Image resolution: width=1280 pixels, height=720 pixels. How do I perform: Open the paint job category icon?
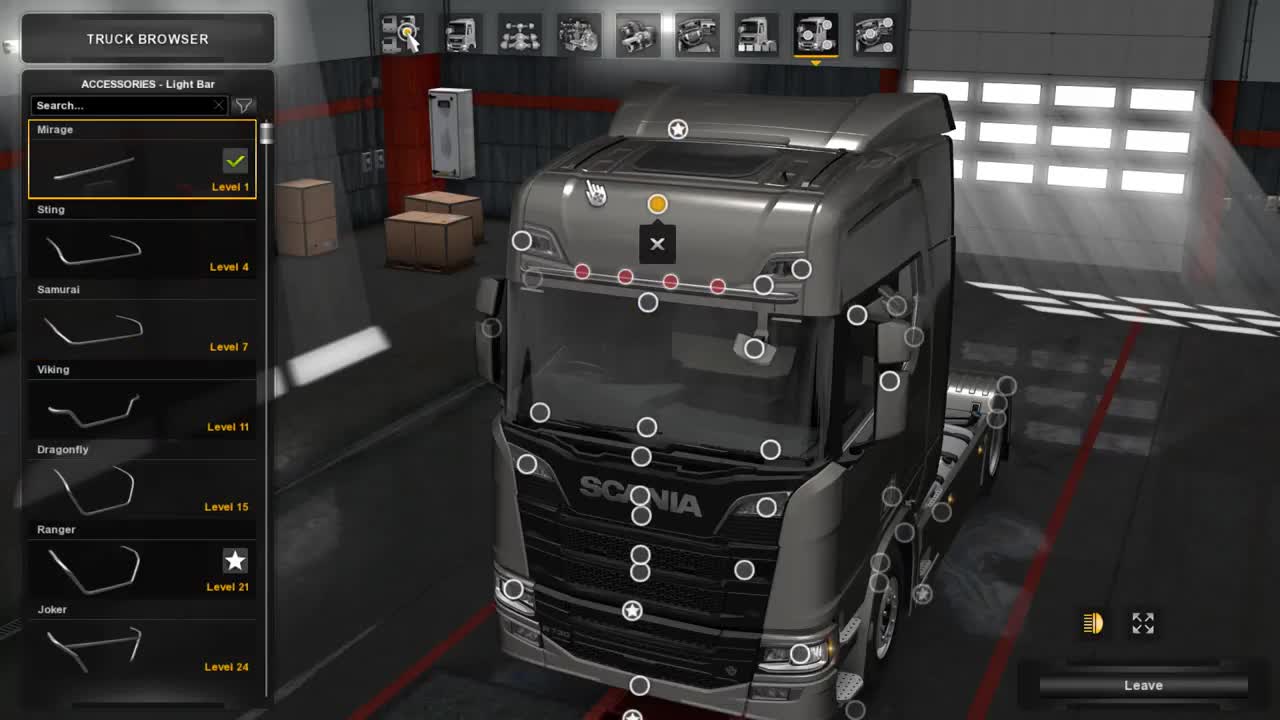click(405, 33)
